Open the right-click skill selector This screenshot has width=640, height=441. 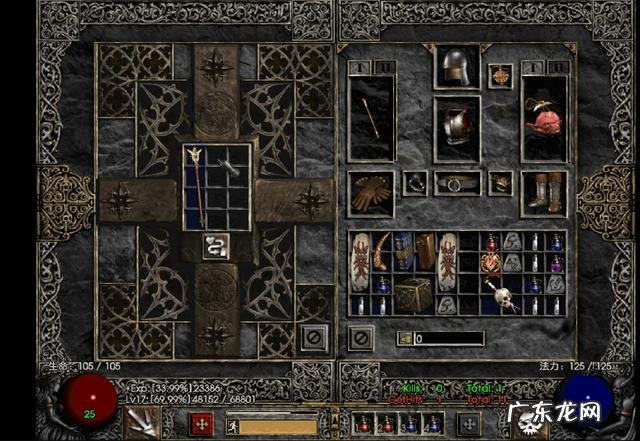[467, 424]
